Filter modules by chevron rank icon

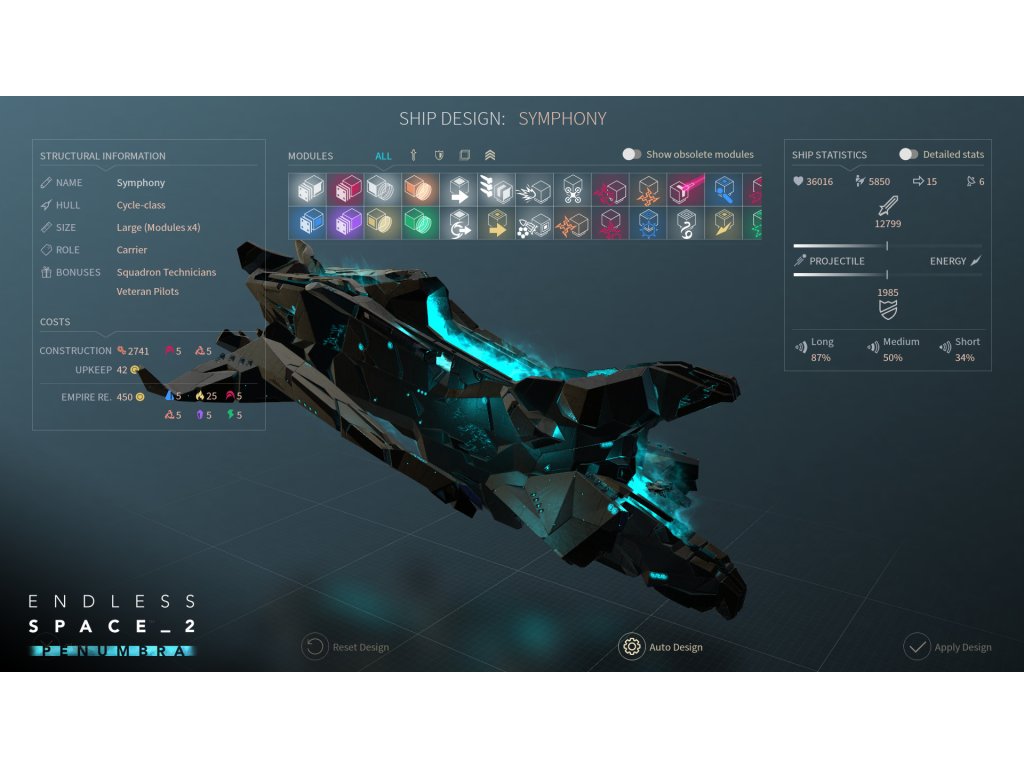tap(490, 155)
